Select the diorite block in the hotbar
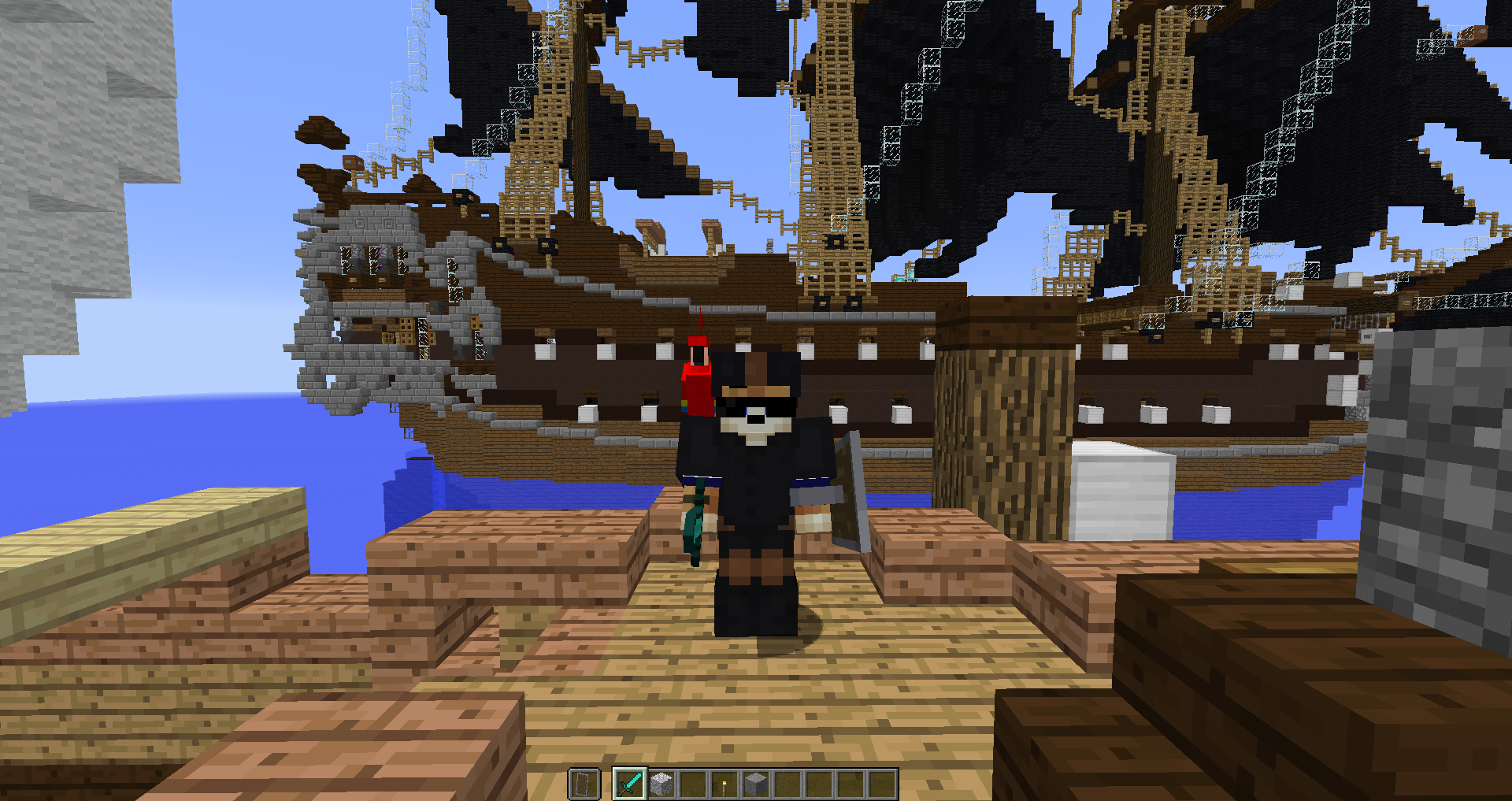This screenshot has width=1512, height=801. tap(661, 784)
